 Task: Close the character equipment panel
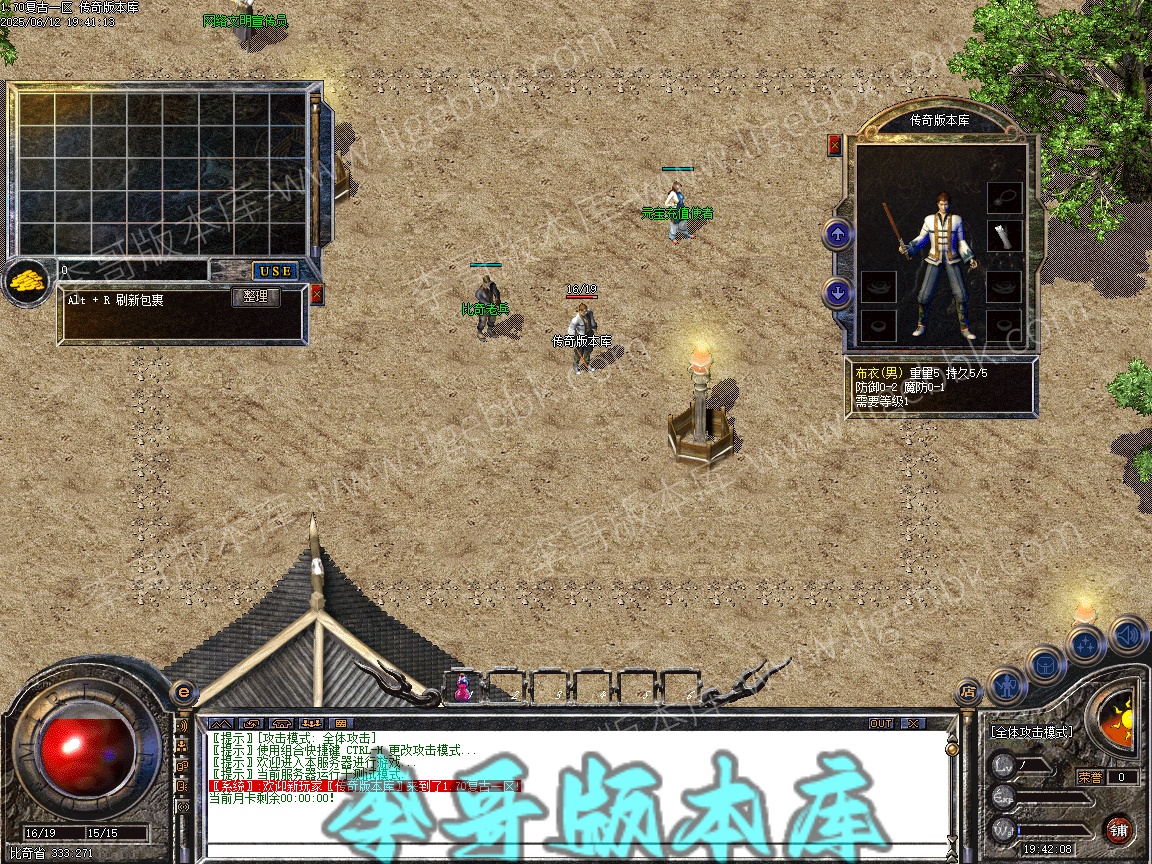[835, 145]
